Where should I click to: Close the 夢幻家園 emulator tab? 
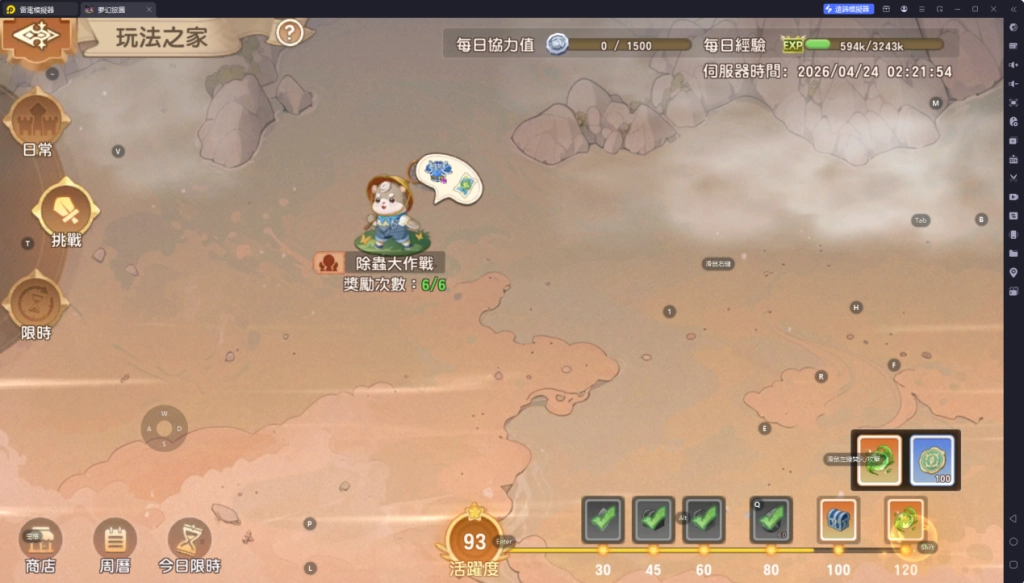point(149,9)
